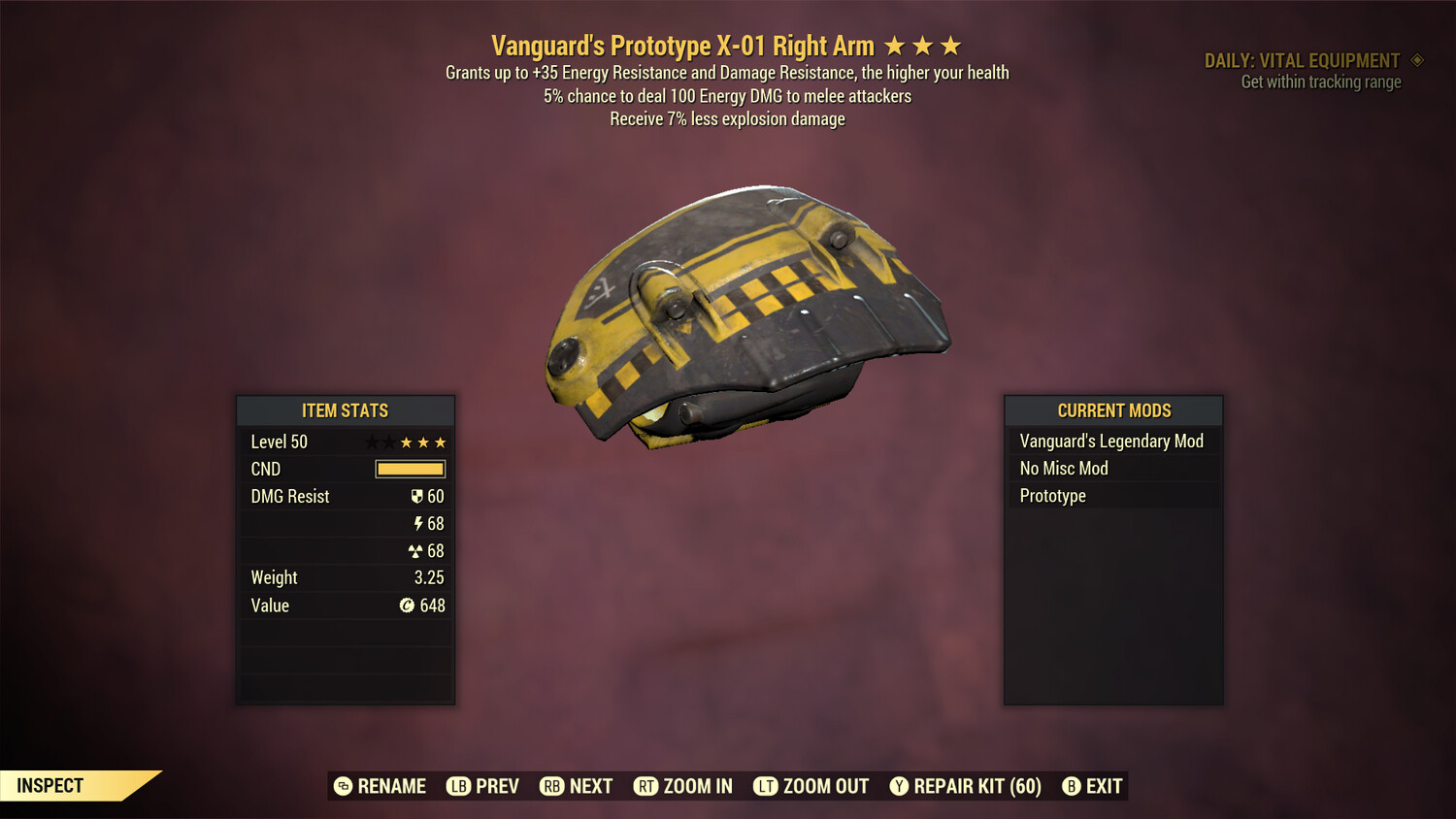Select the Vanguard's Legendary Mod entry

coord(1110,441)
